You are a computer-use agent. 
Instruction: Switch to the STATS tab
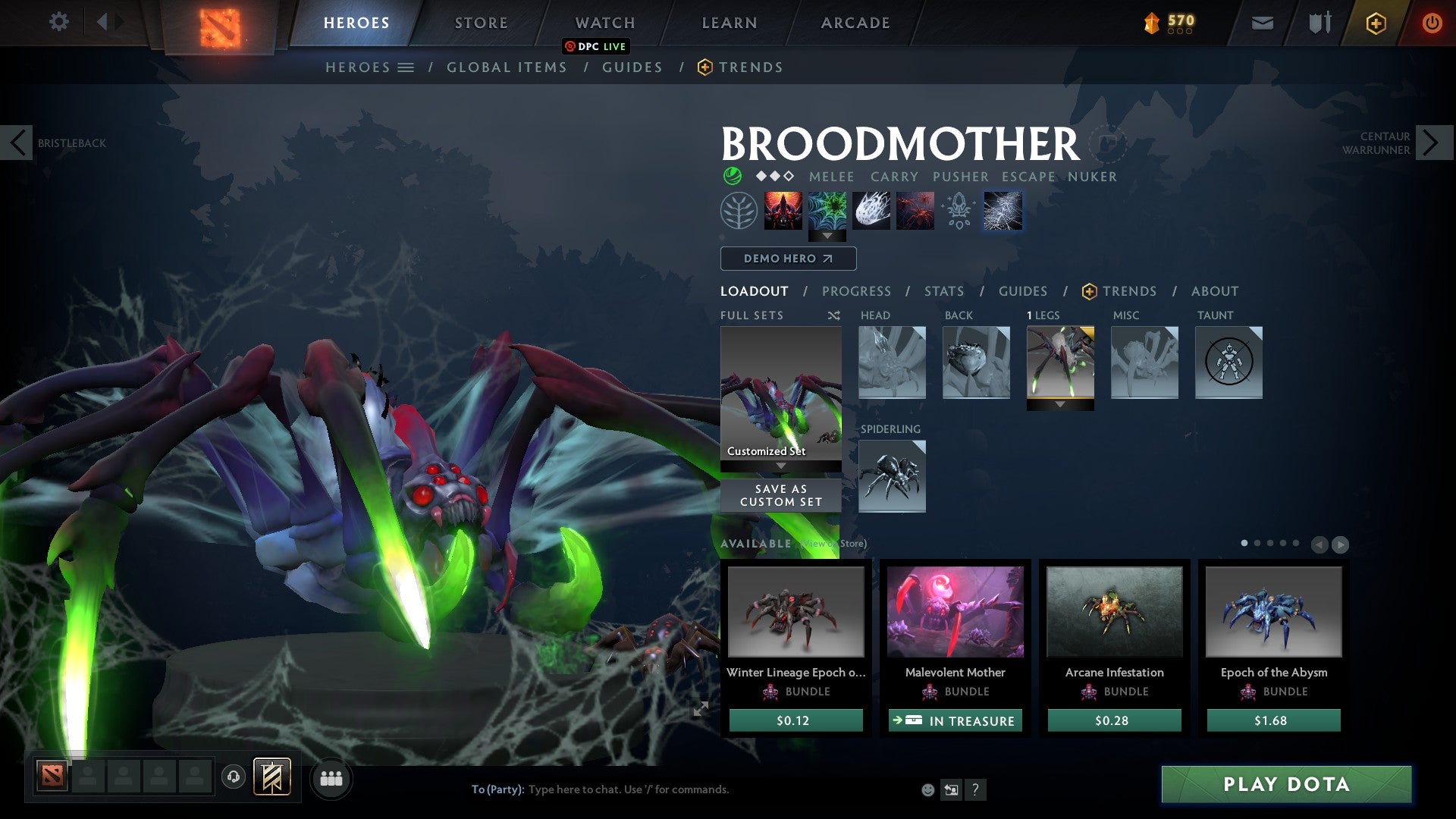click(x=944, y=291)
